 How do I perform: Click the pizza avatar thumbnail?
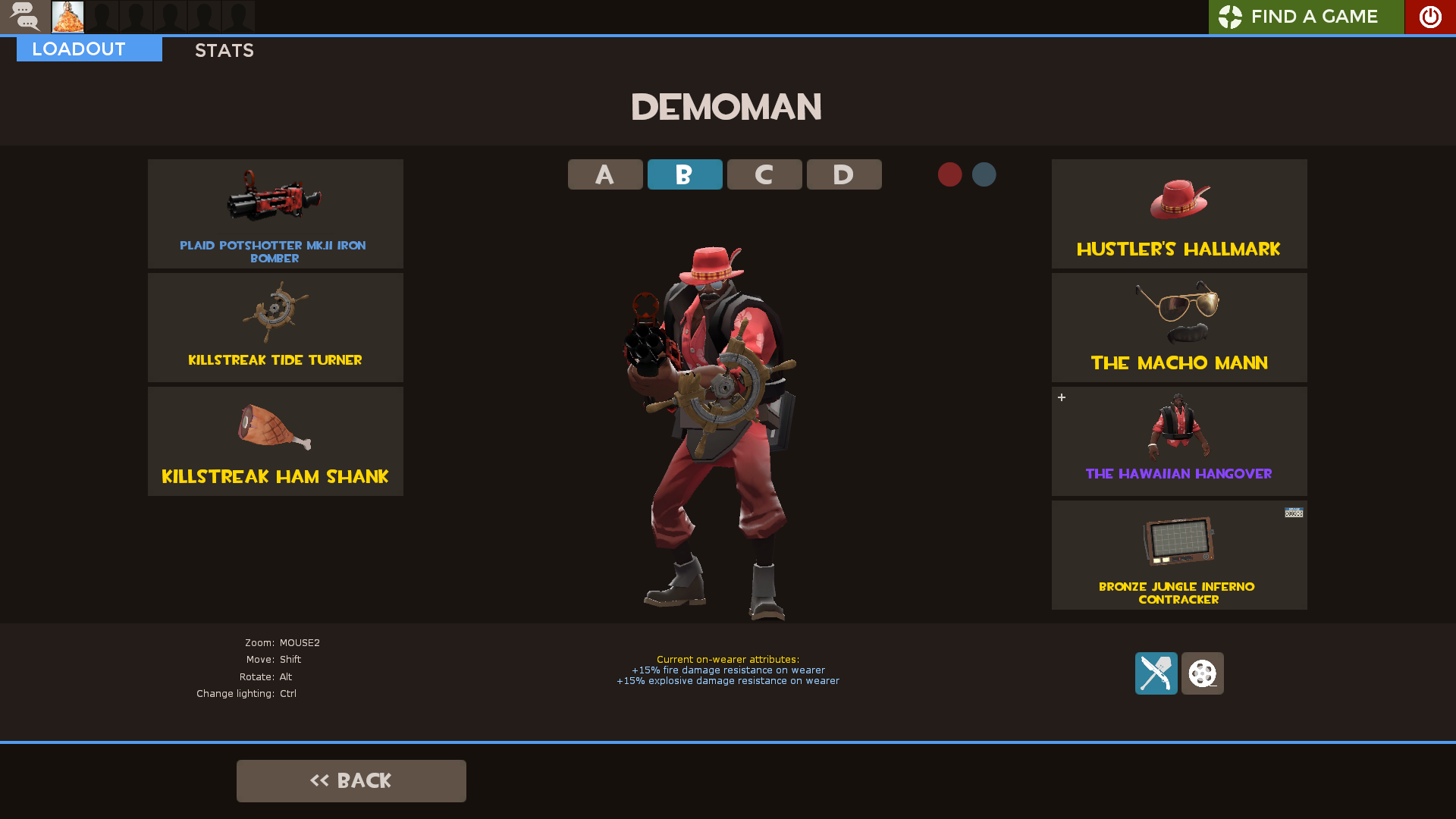click(x=67, y=17)
